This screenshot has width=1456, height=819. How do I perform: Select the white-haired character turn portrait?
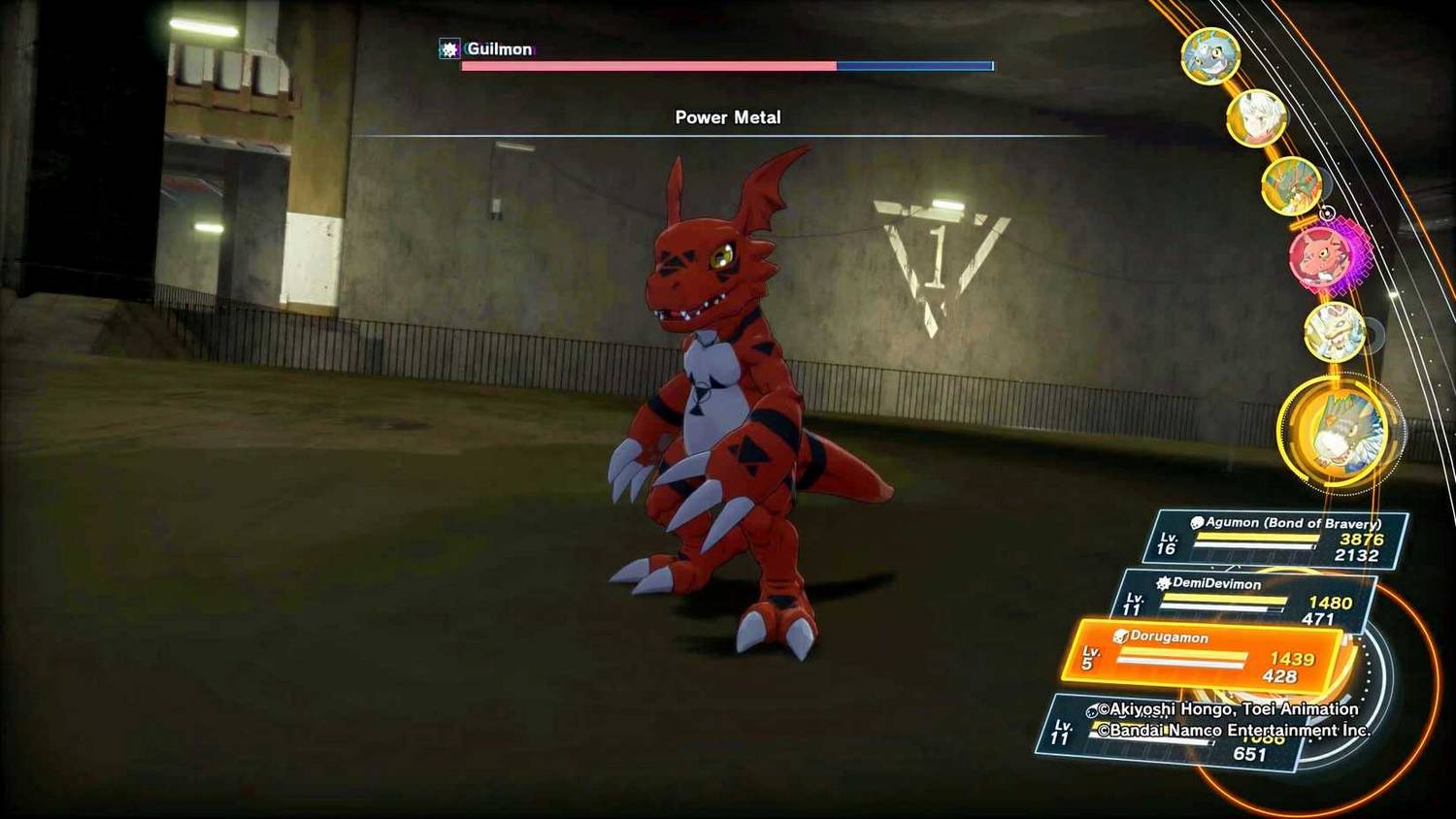[1256, 118]
